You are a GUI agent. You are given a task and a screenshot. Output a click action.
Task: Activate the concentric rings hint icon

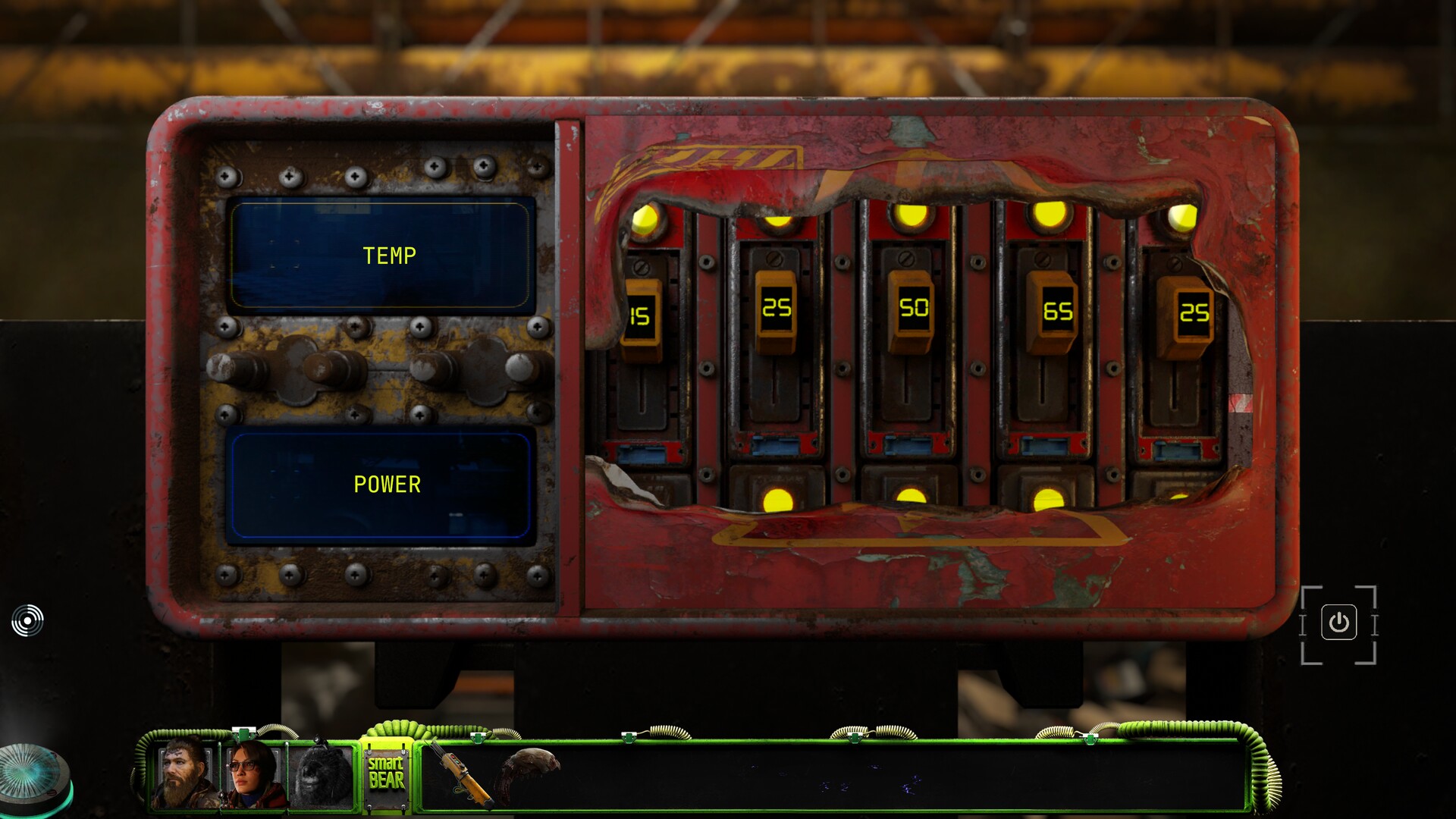[x=27, y=621]
